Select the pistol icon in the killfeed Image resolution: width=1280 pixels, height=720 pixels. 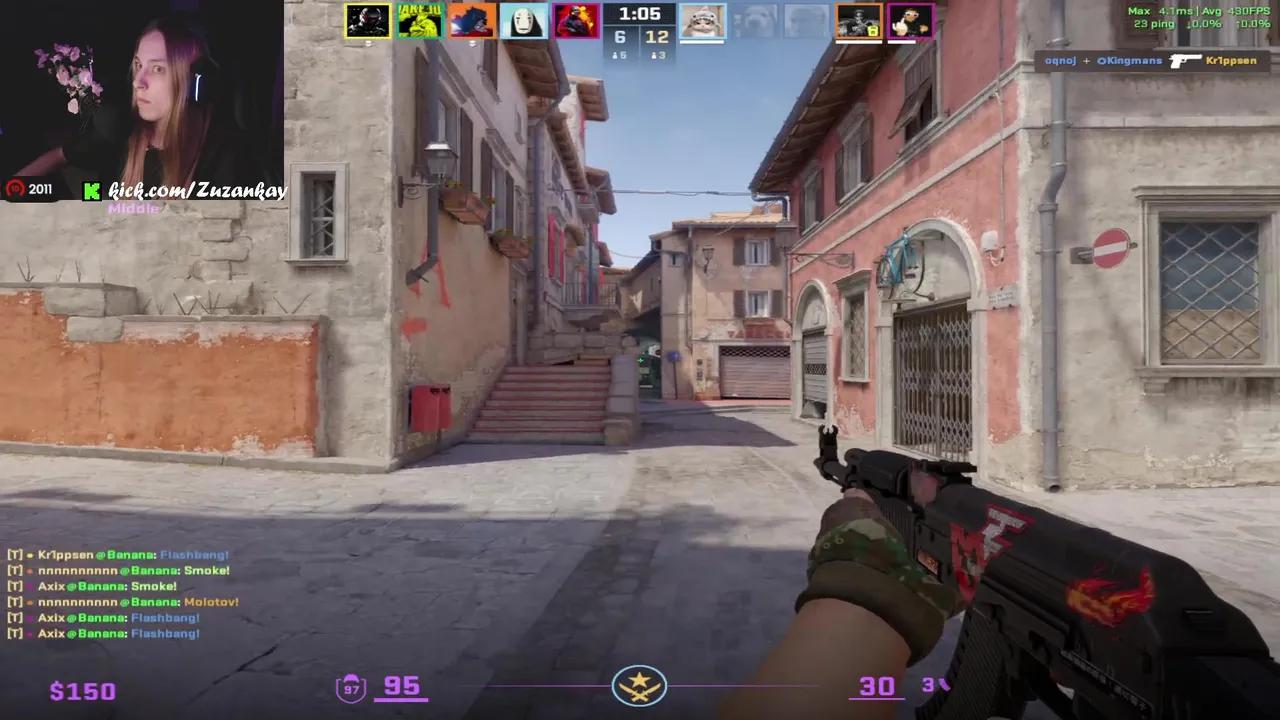coord(1186,61)
